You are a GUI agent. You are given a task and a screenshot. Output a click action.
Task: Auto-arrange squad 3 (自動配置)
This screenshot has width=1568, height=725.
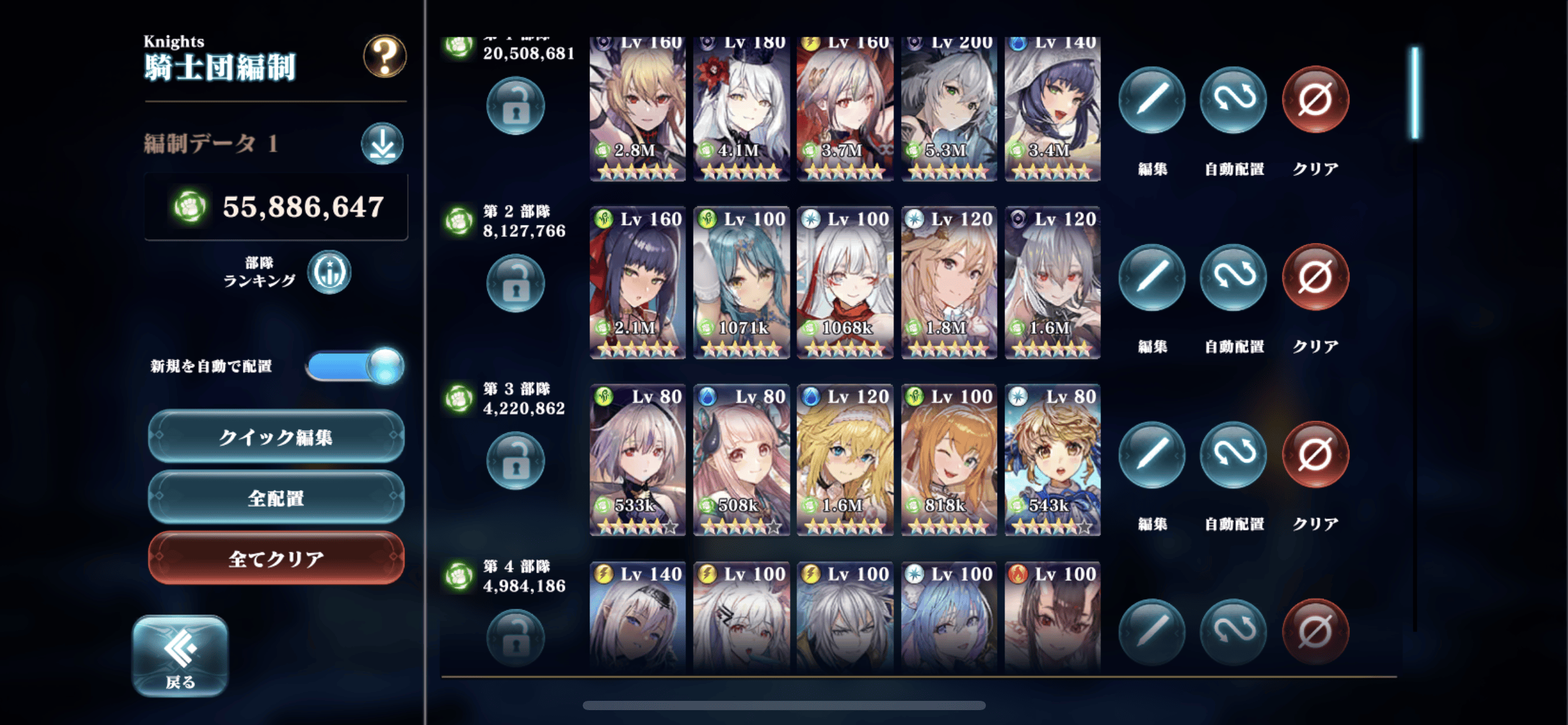[1234, 454]
